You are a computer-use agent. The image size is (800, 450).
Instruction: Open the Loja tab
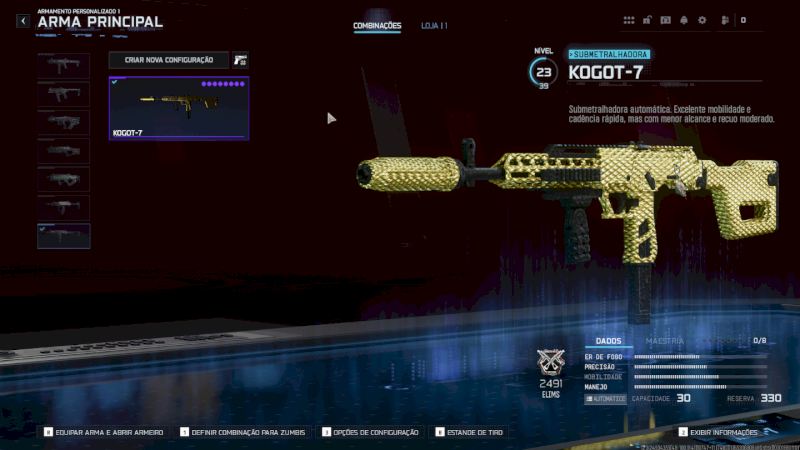434,26
